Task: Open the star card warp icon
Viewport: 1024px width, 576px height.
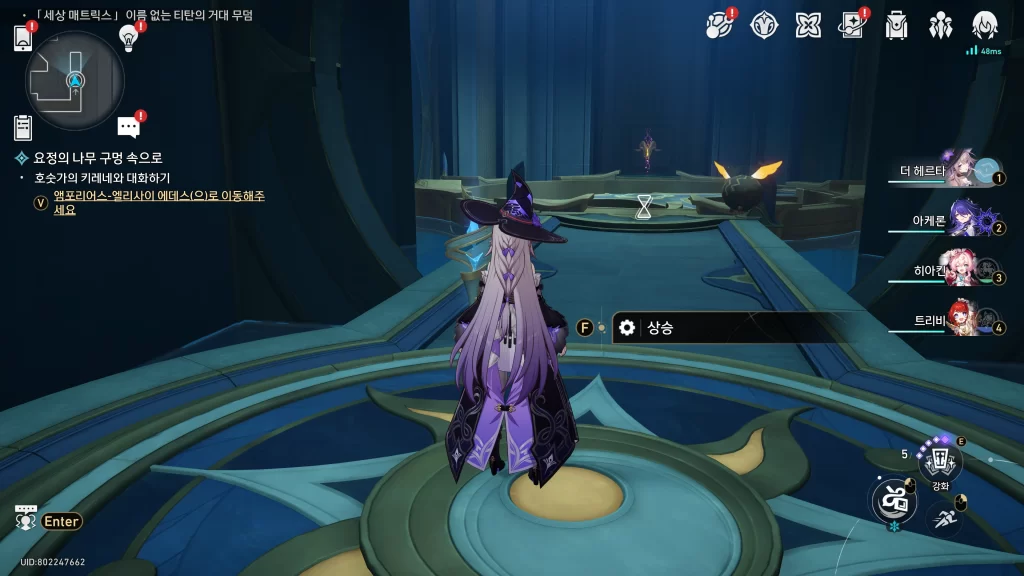Action: click(852, 25)
